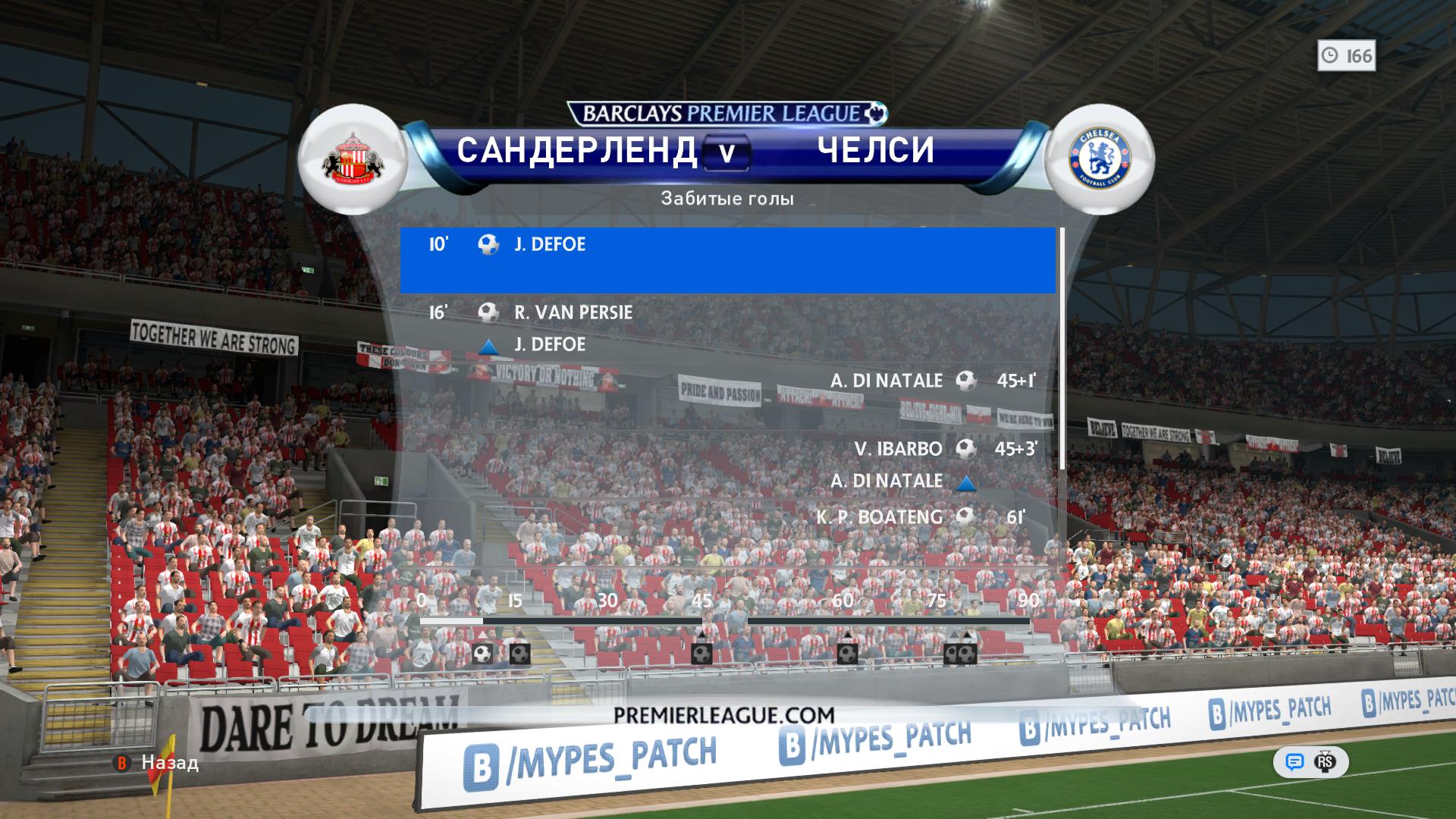The width and height of the screenshot is (1456, 819).
Task: Click the goal marker under the 45-minute mark
Action: click(x=701, y=653)
